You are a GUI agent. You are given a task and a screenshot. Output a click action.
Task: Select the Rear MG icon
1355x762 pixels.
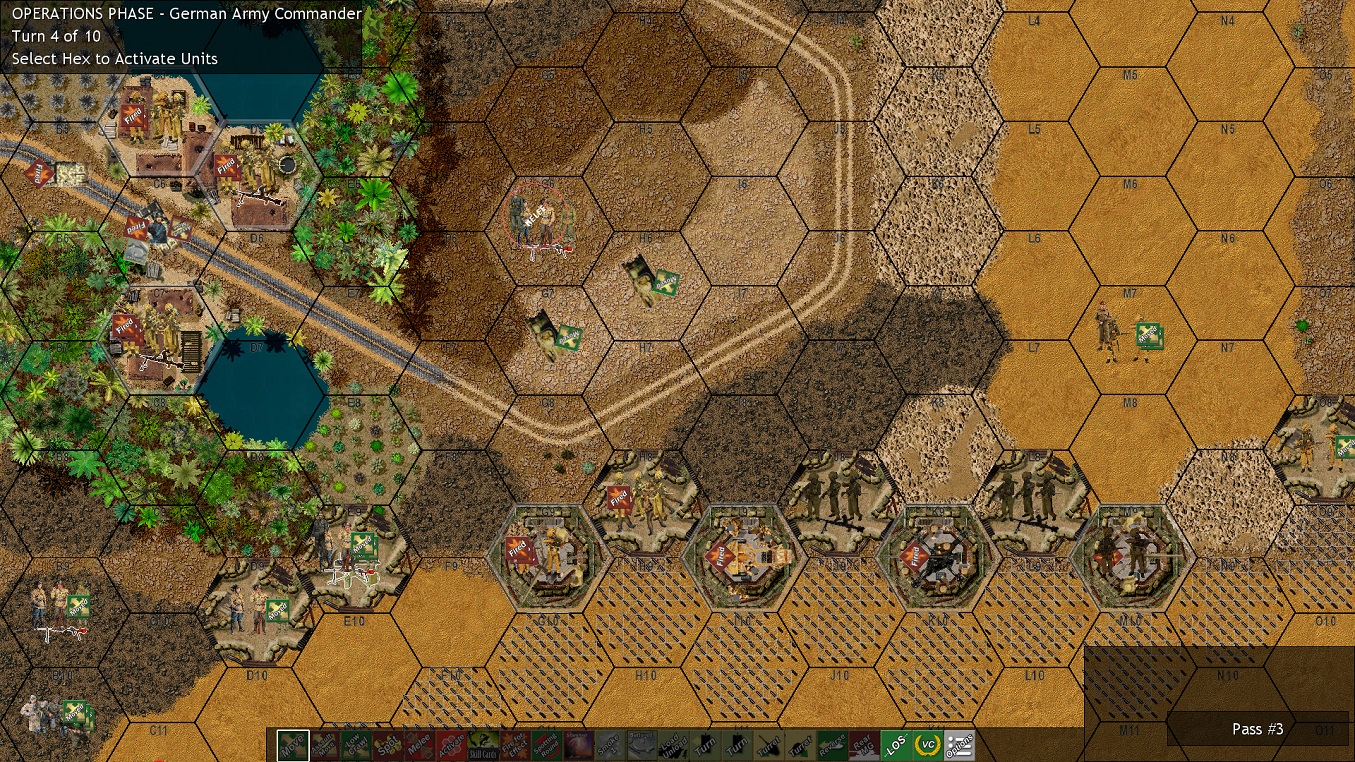tap(865, 745)
